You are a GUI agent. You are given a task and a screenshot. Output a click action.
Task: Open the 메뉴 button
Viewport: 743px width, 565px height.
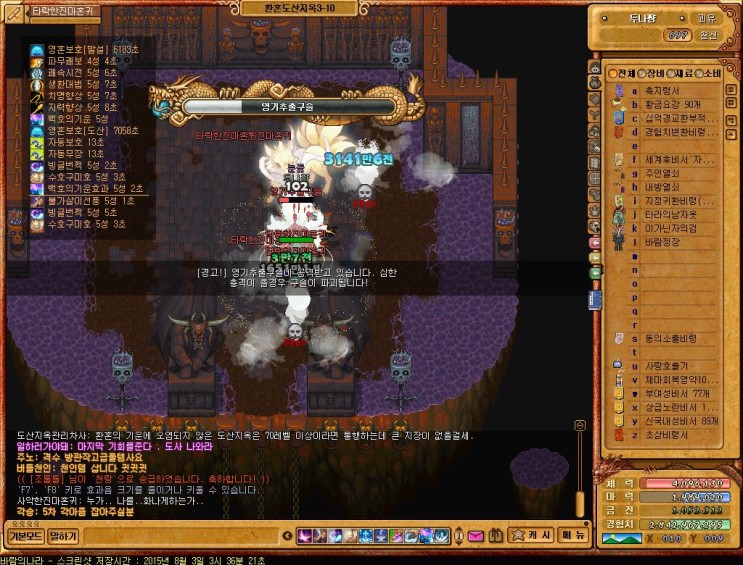573,536
